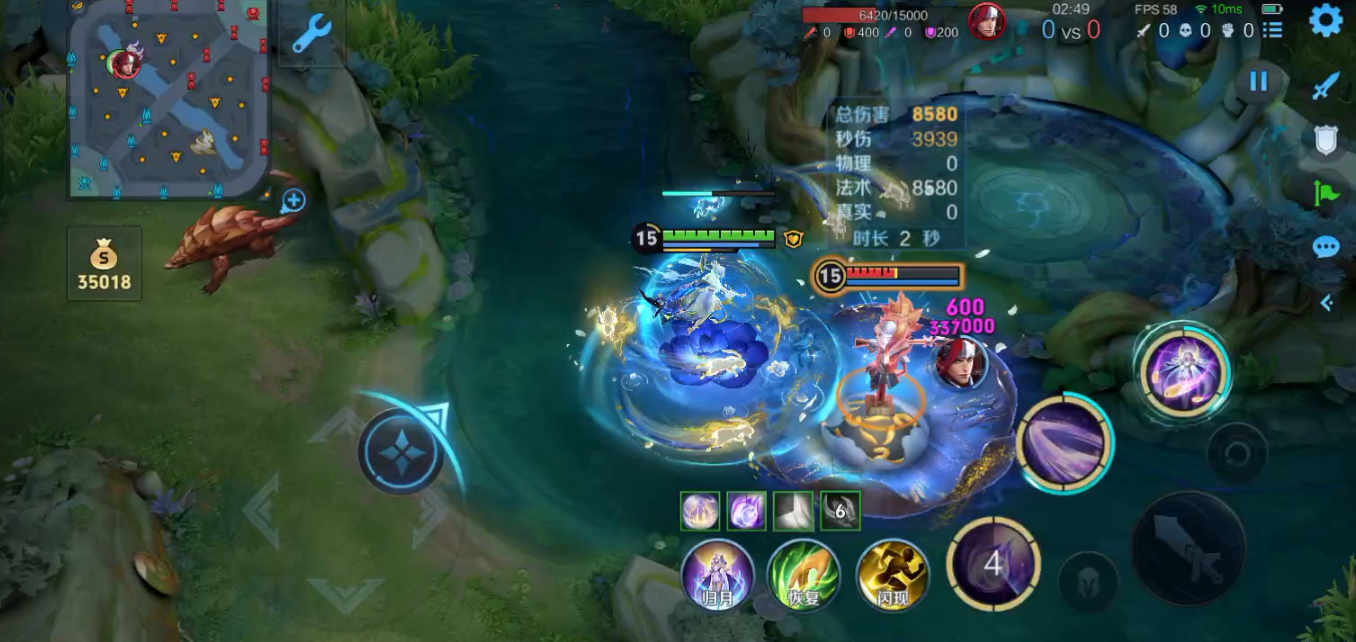Open the chat bubble quick messages
The image size is (1356, 642).
pyautogui.click(x=1326, y=247)
